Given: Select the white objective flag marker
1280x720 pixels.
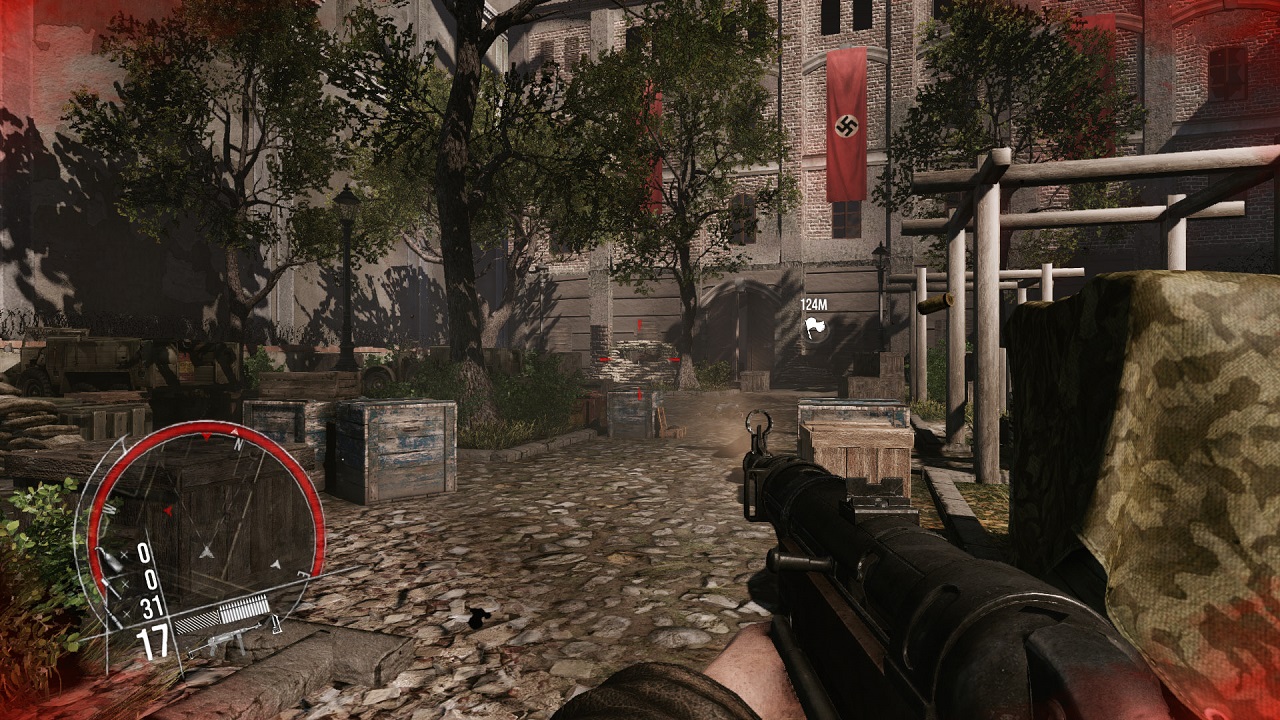Looking at the screenshot, I should click(x=816, y=326).
